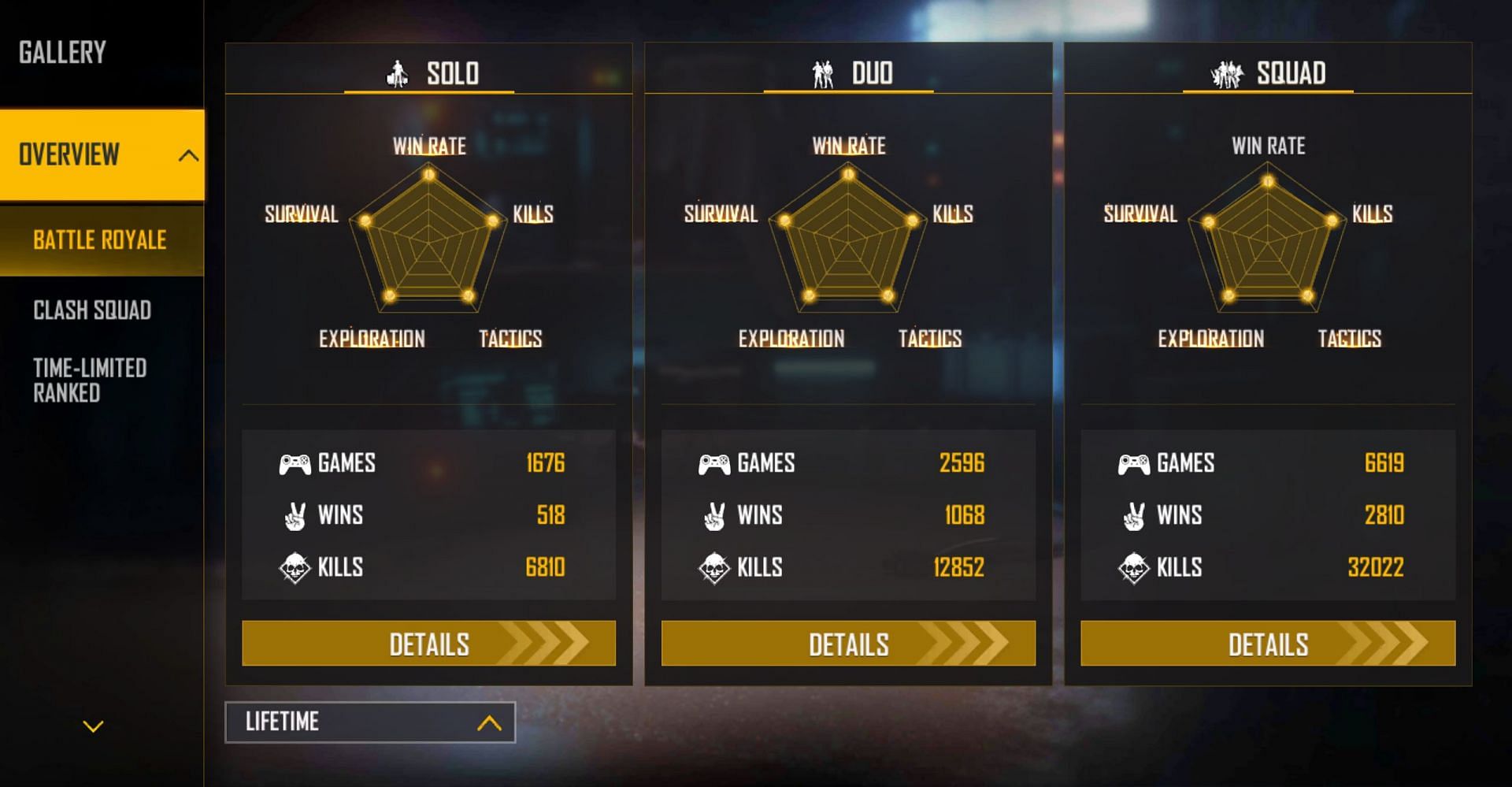
Task: Open Details for Squad statistics
Action: (x=1268, y=643)
